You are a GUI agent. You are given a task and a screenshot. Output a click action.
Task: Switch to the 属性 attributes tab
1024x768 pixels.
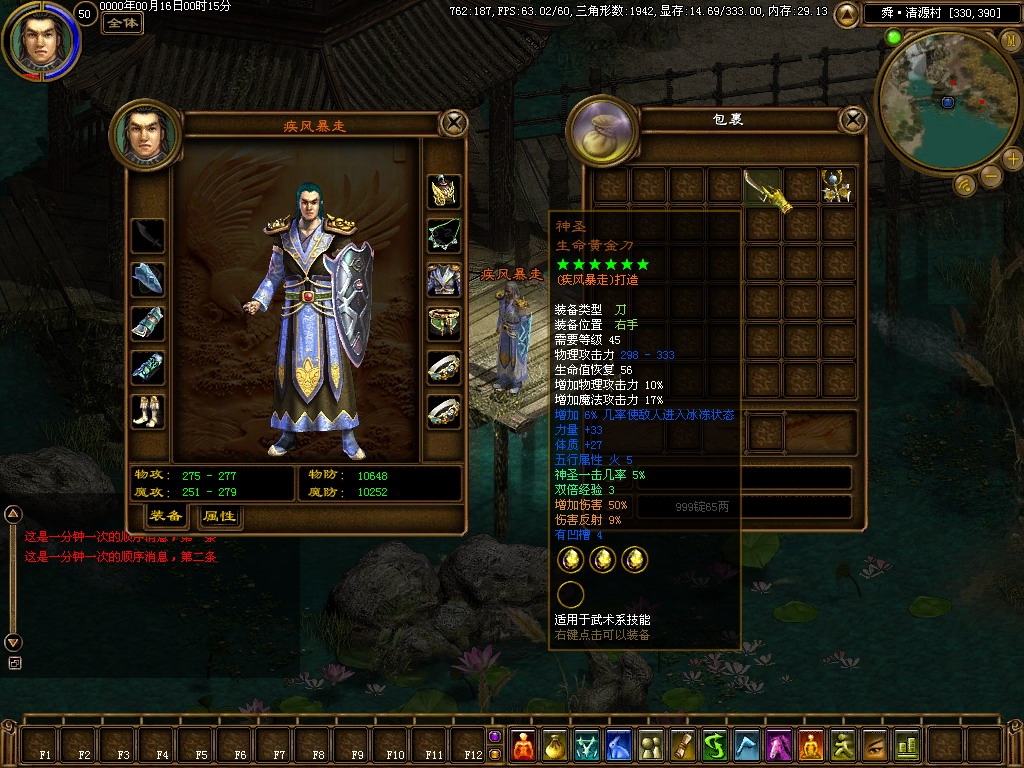coord(218,516)
